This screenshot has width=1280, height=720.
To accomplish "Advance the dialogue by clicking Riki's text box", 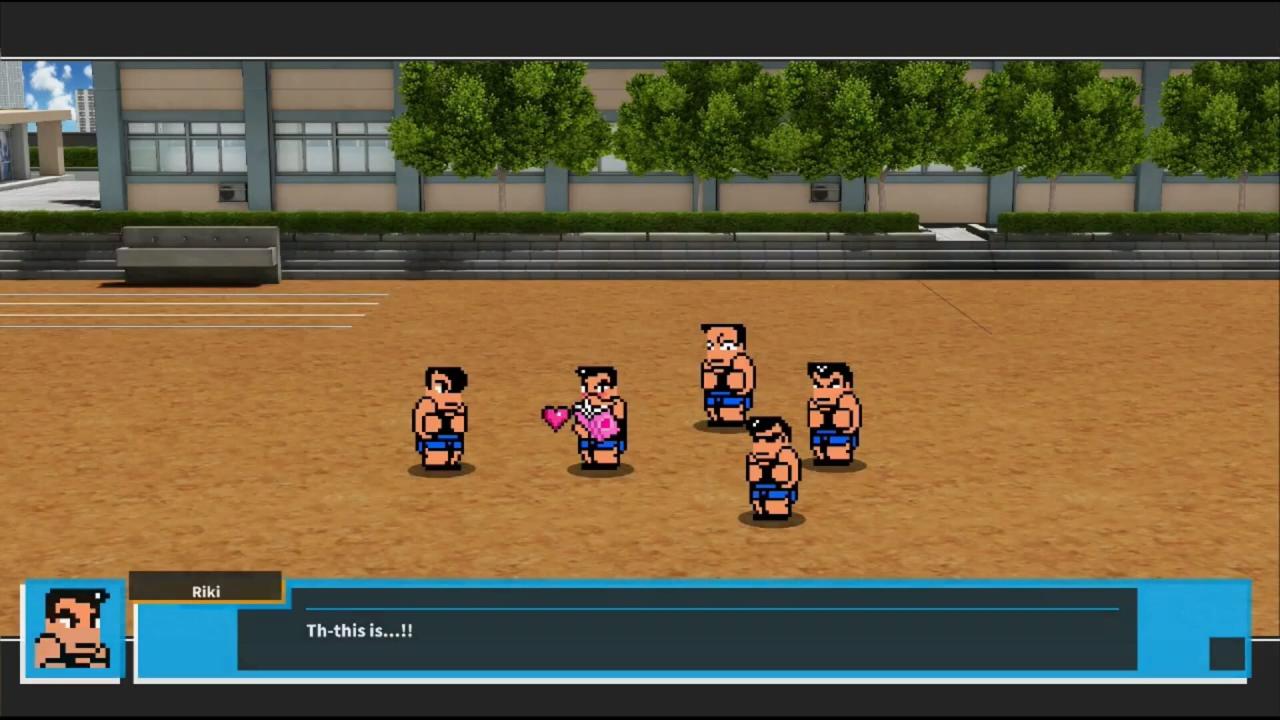I will (686, 630).
